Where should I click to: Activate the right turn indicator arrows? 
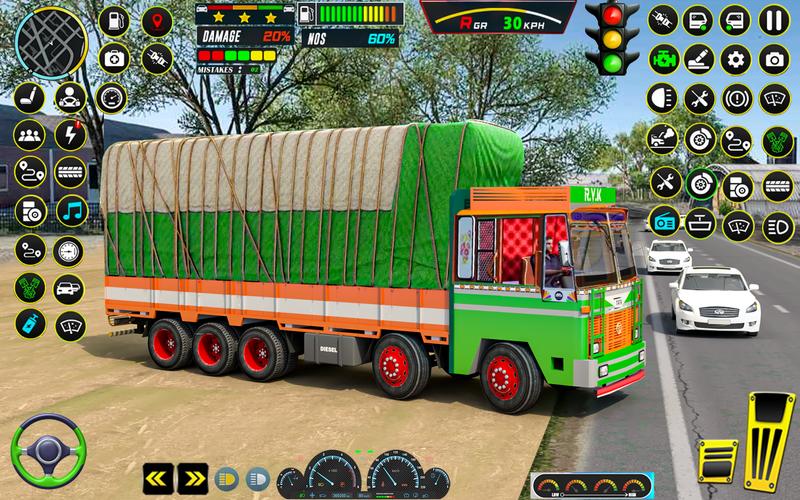192,477
